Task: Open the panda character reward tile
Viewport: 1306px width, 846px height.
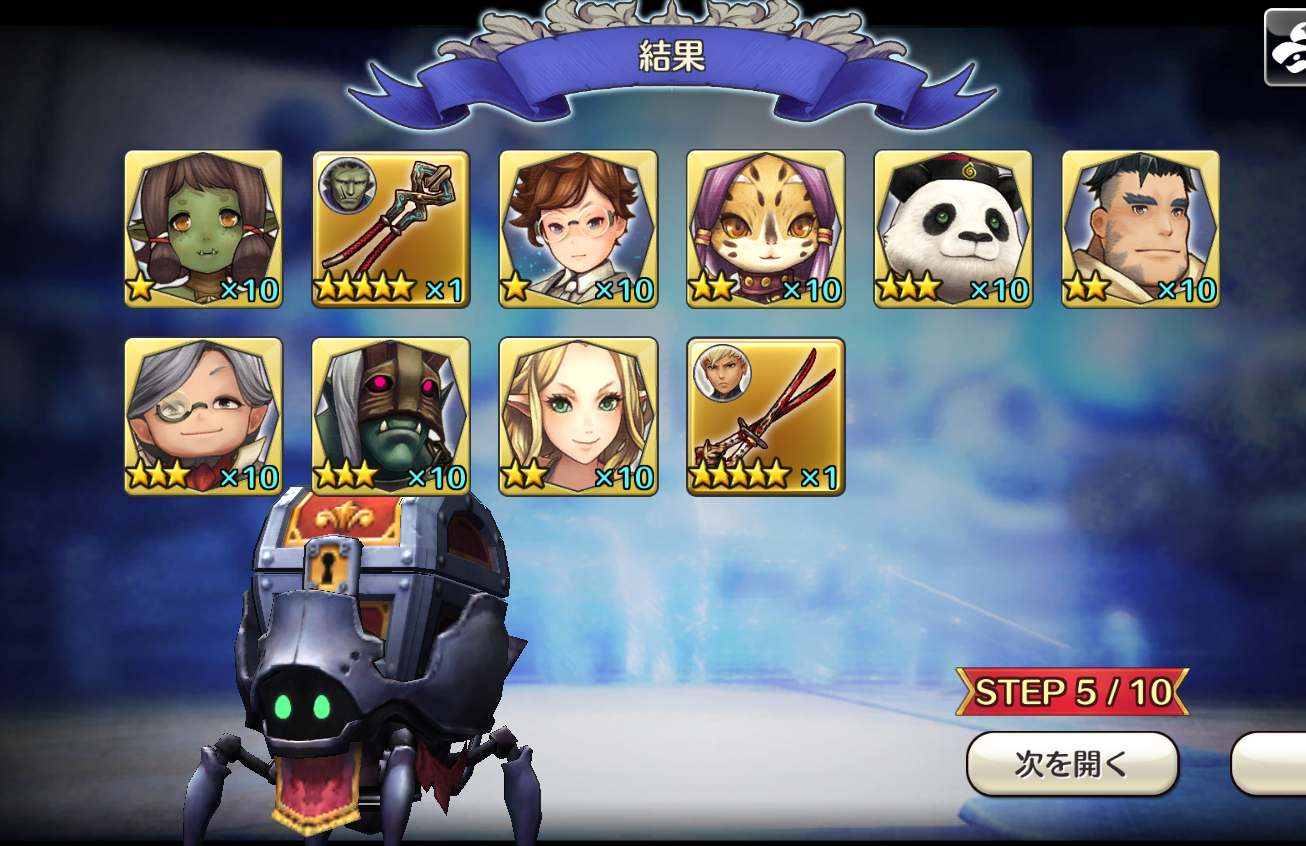Action: click(953, 229)
